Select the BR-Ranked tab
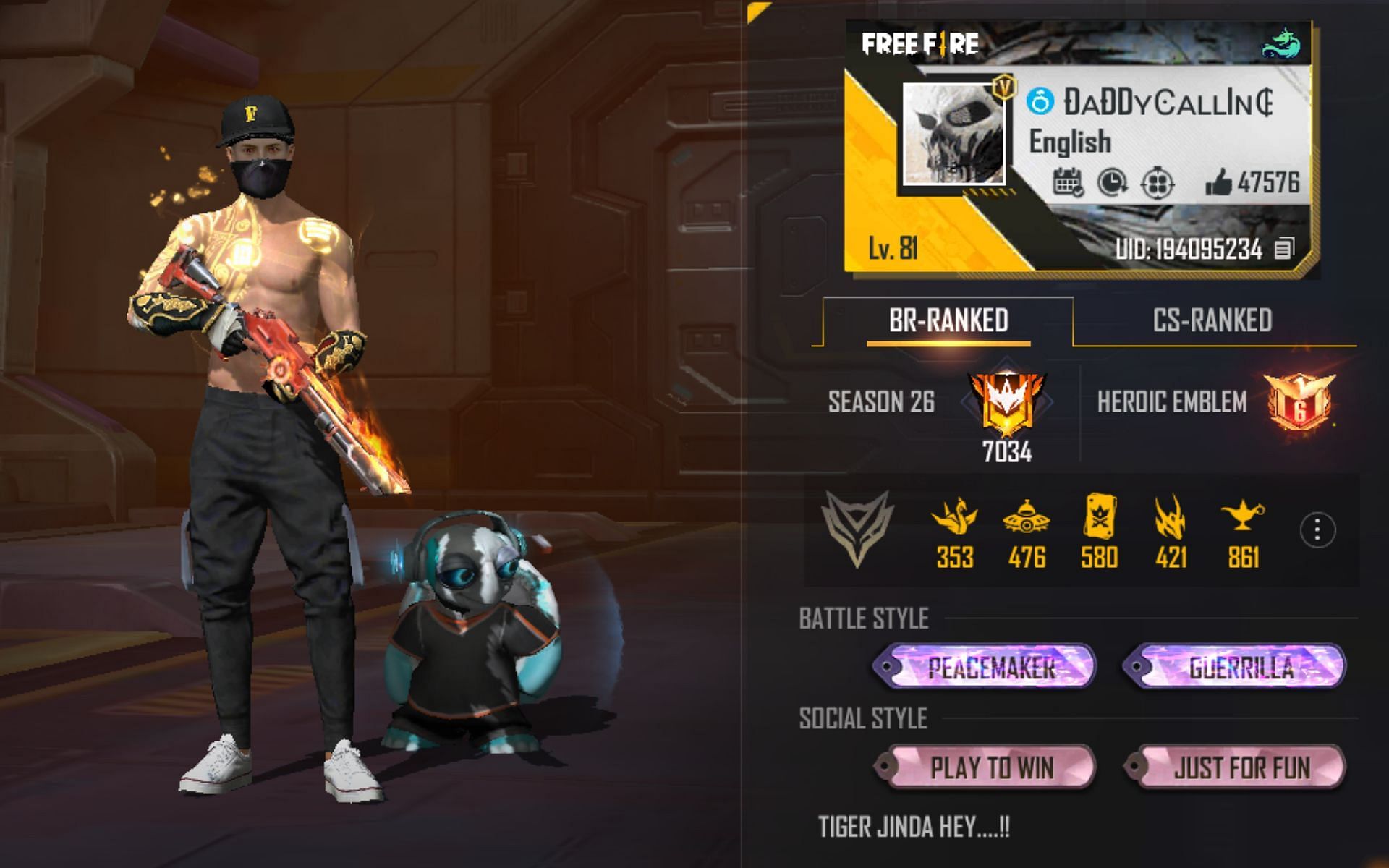Image resolution: width=1389 pixels, height=868 pixels. click(948, 320)
